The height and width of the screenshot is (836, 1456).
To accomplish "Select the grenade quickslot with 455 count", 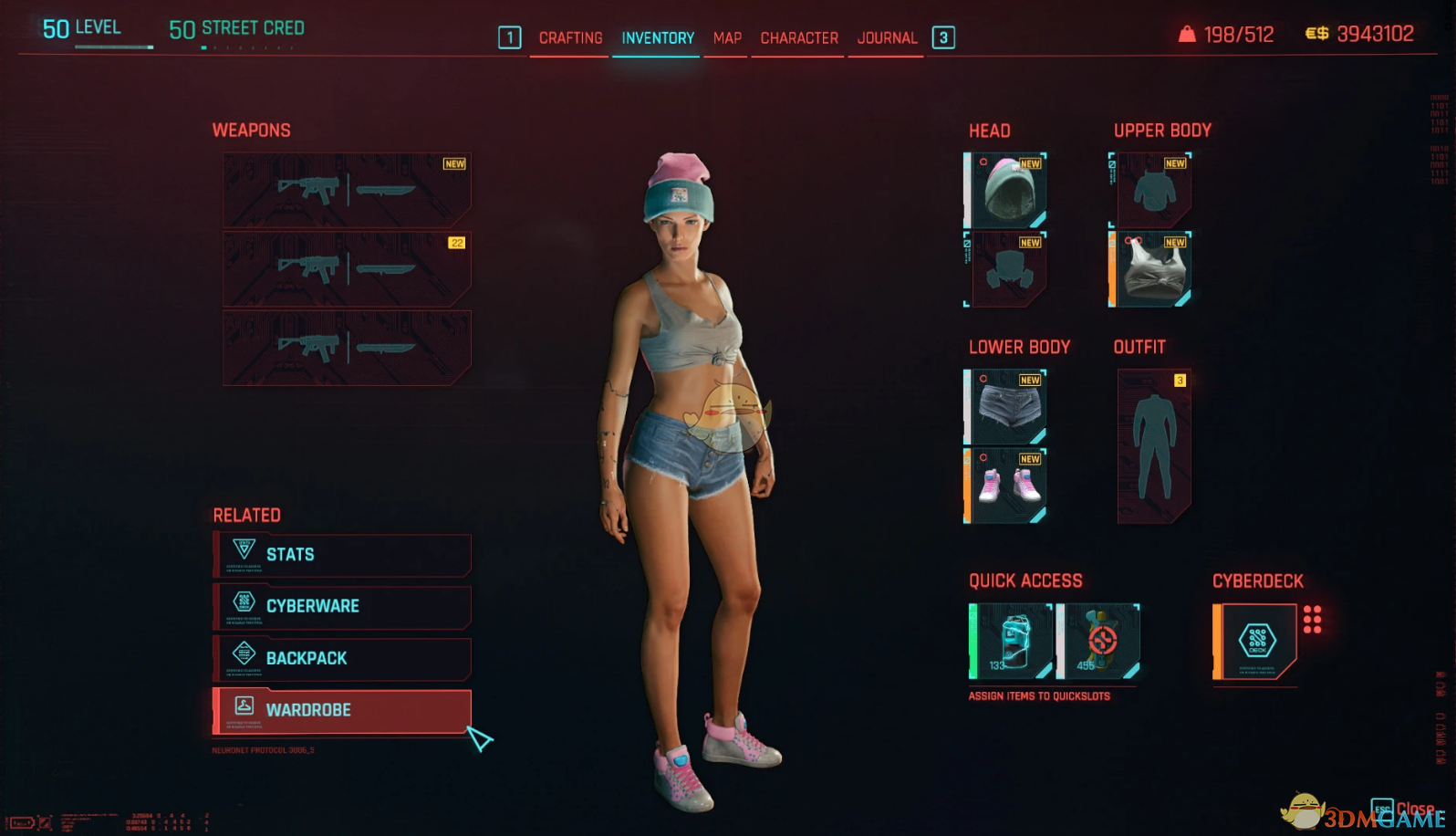I will click(x=1099, y=641).
